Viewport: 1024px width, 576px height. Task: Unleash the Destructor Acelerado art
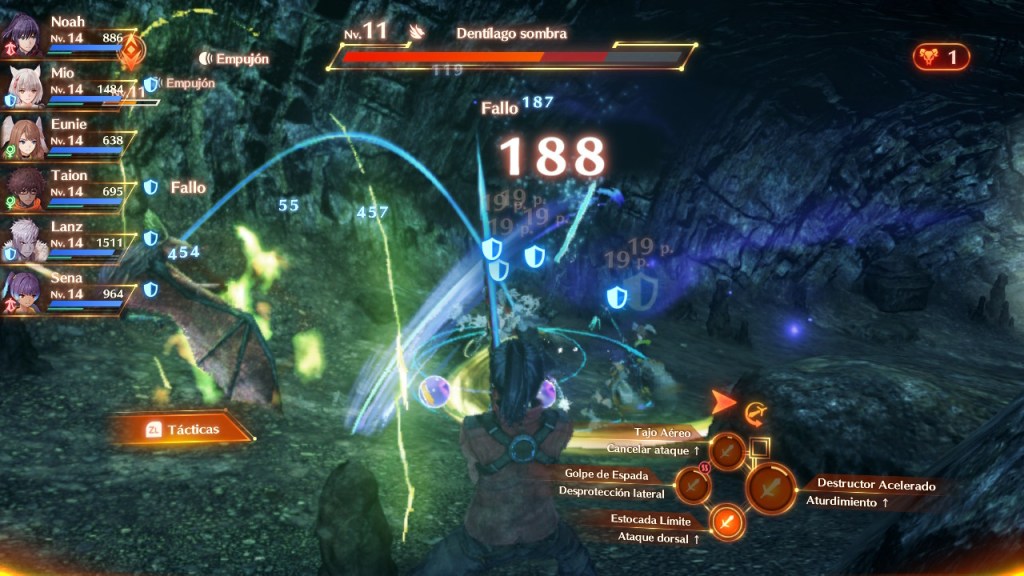pos(771,489)
